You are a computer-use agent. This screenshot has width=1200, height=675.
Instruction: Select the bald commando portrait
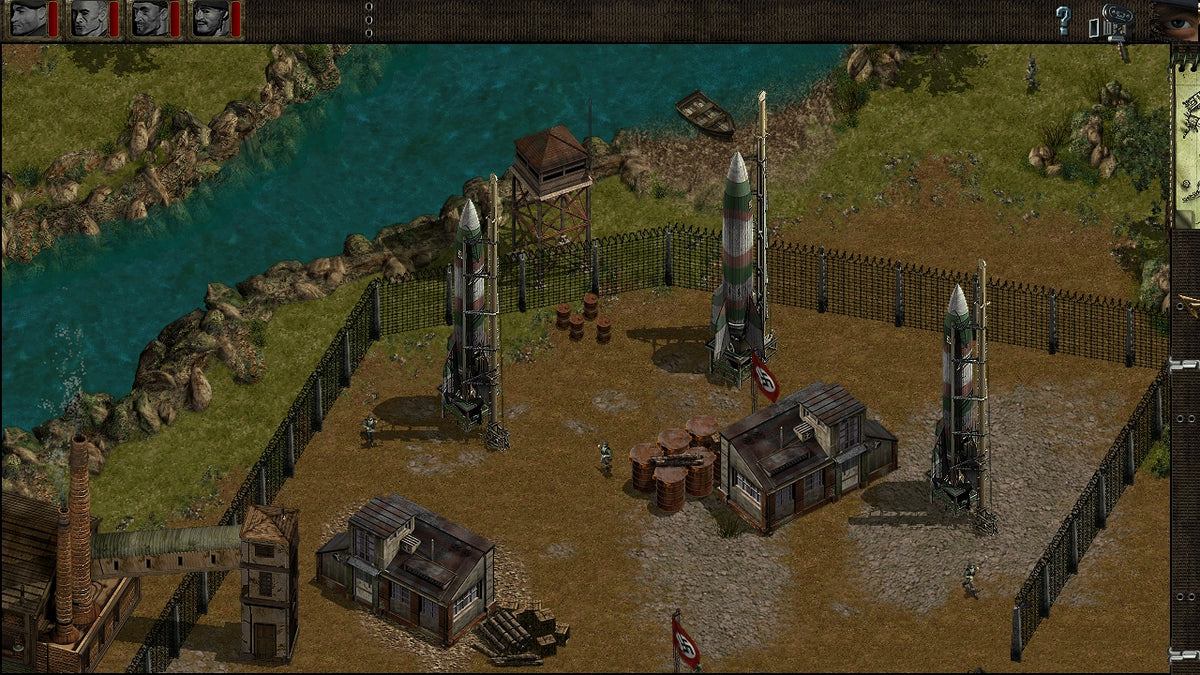point(88,18)
